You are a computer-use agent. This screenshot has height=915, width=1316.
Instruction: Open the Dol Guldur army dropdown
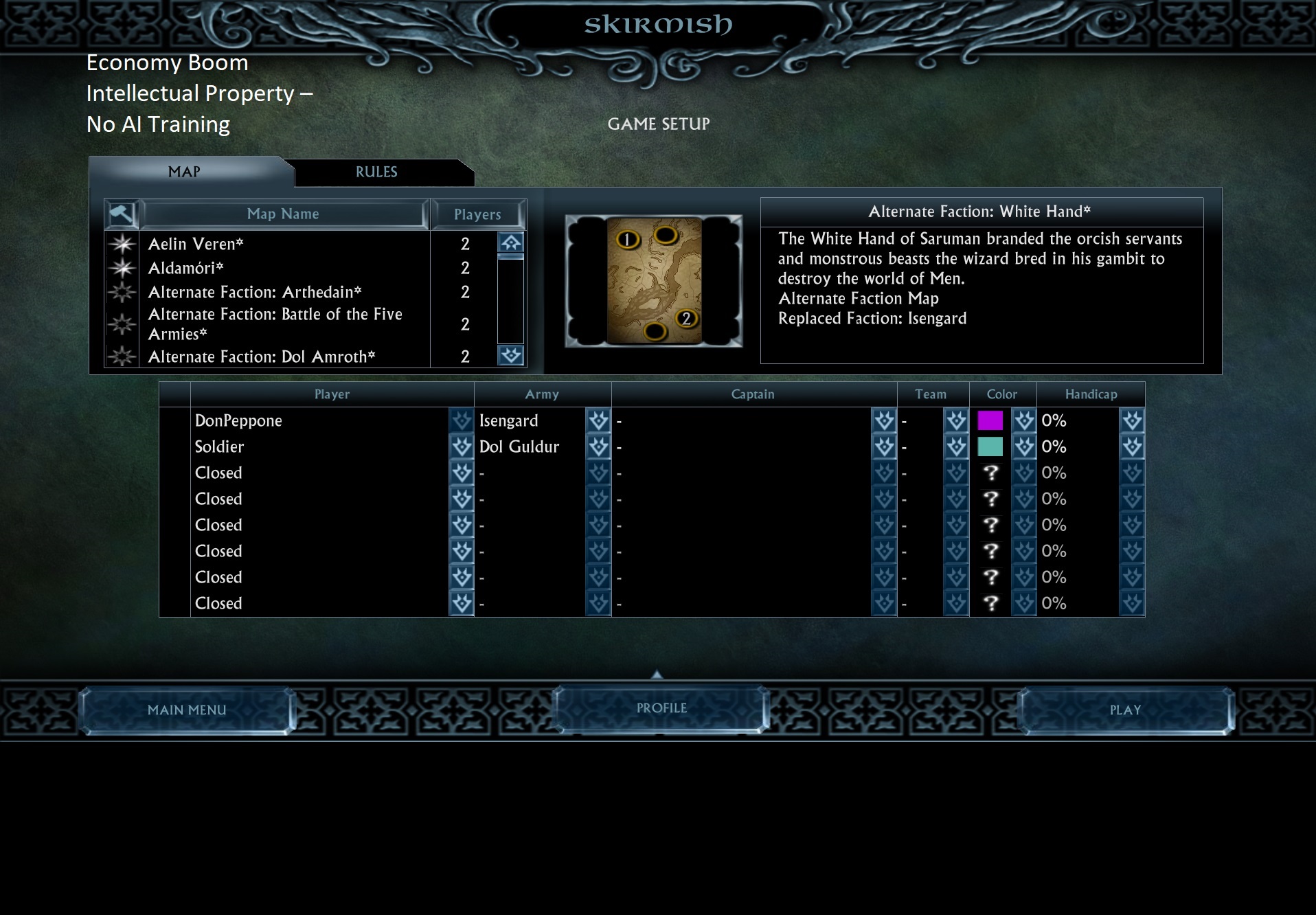598,447
